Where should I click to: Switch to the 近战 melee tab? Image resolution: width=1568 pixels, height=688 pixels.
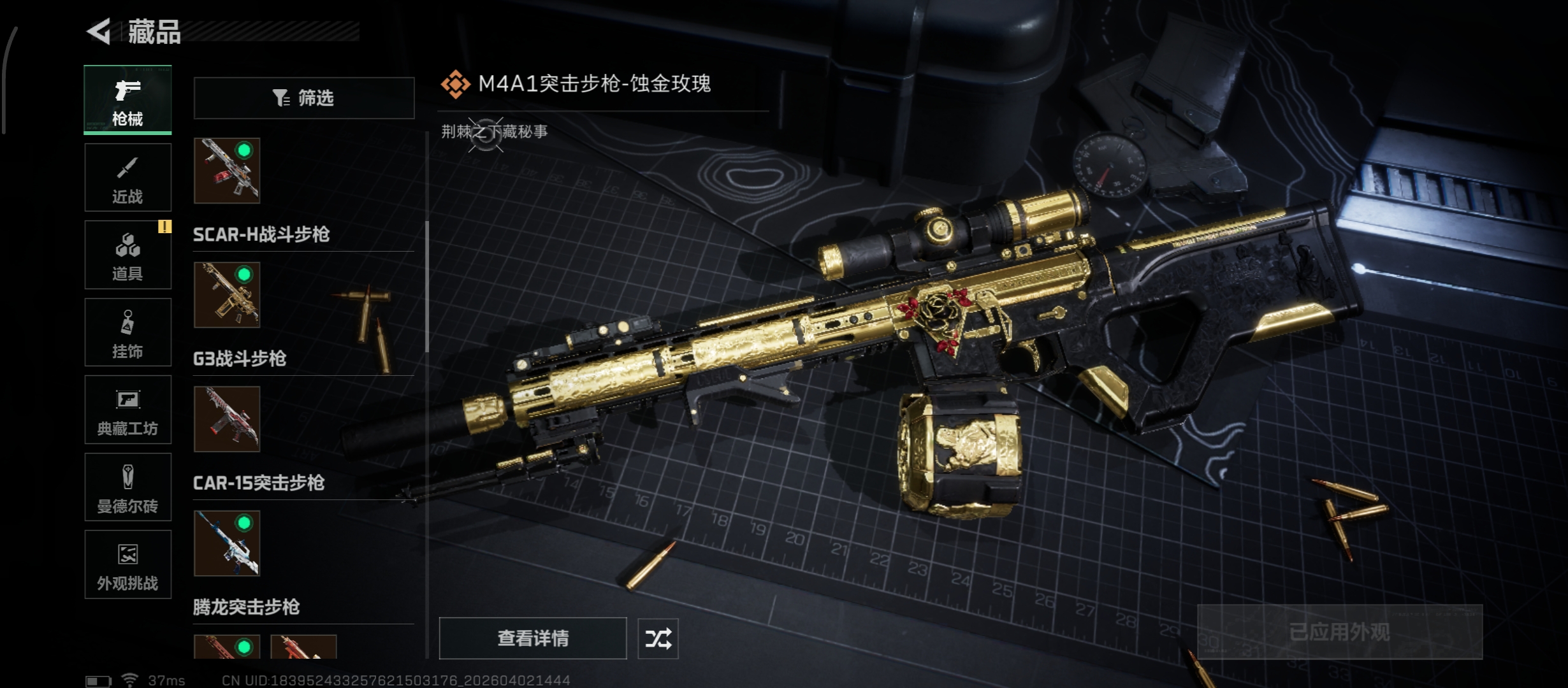click(127, 177)
